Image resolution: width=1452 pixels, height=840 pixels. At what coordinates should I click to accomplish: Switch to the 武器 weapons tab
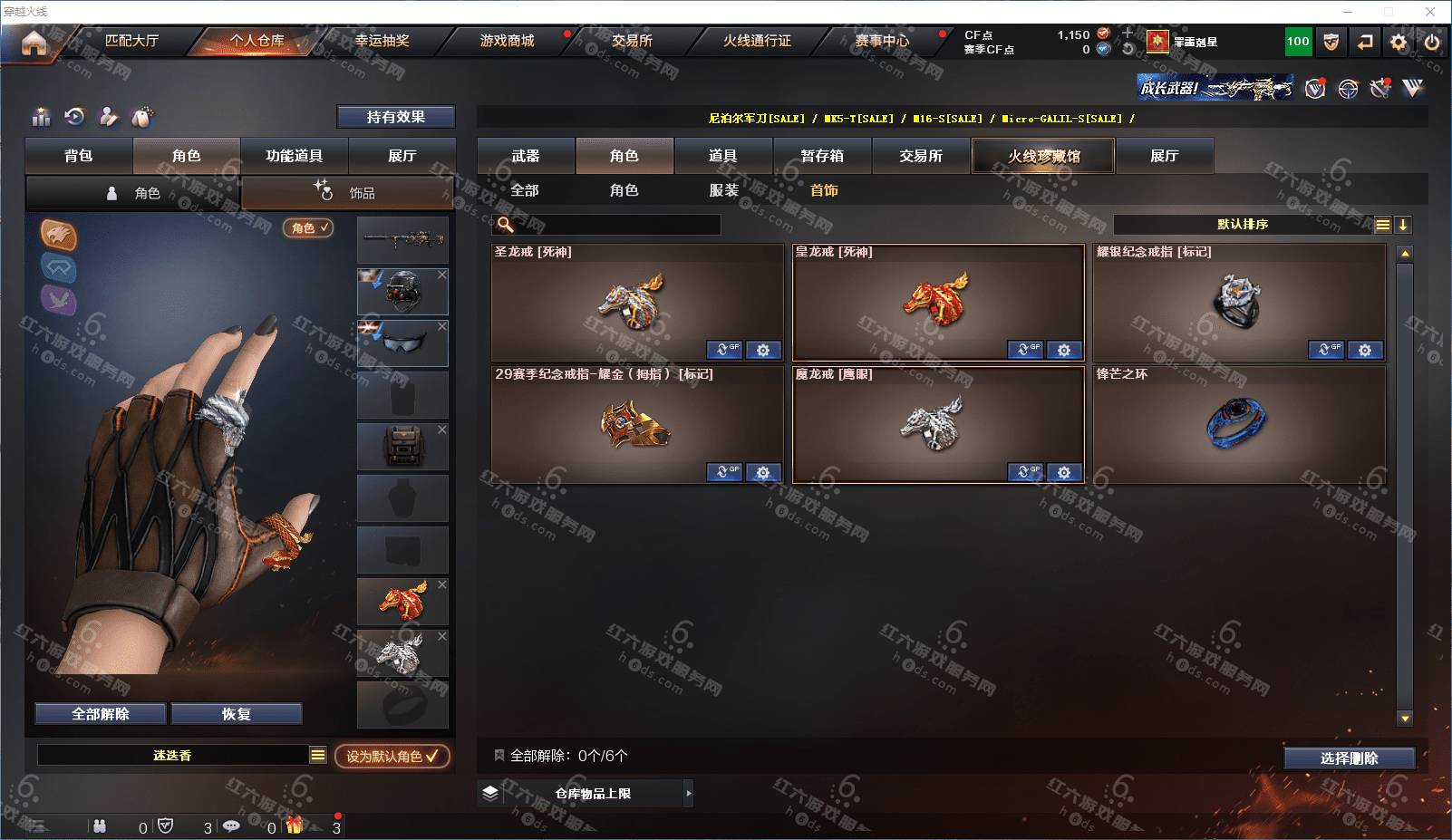[x=526, y=156]
